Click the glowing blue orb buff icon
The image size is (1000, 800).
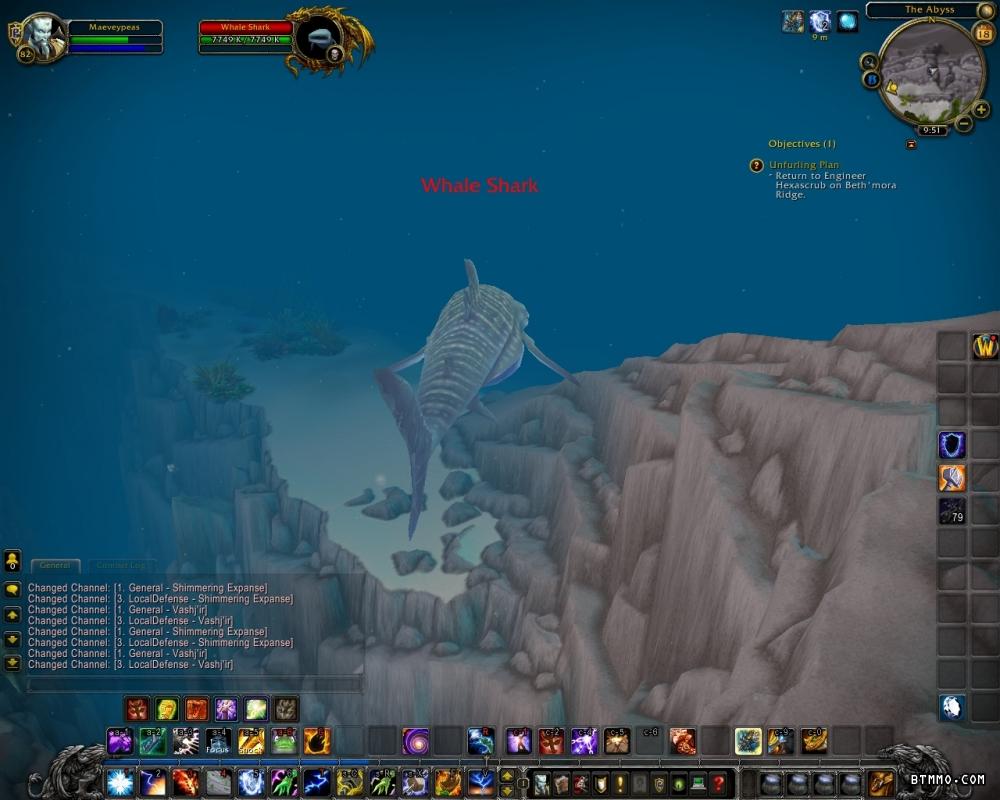pos(847,22)
